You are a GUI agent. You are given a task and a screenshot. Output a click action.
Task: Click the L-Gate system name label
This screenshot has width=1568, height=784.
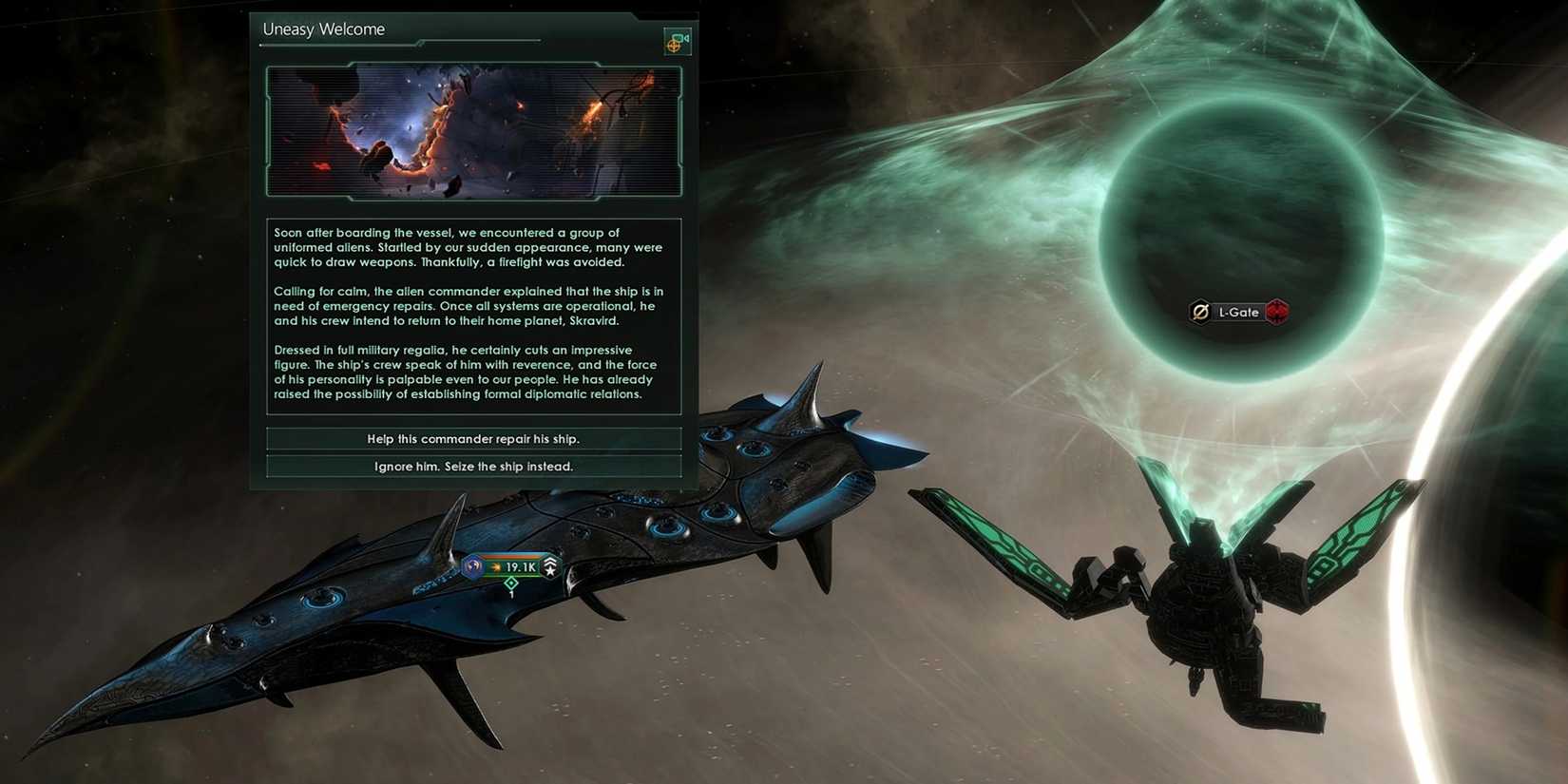(1237, 312)
